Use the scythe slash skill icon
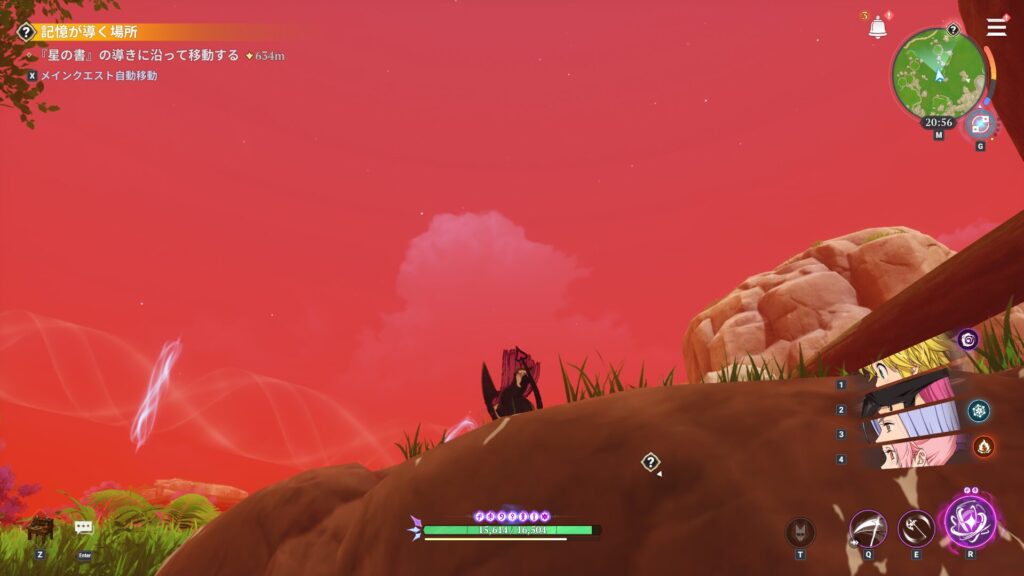 coord(867,528)
